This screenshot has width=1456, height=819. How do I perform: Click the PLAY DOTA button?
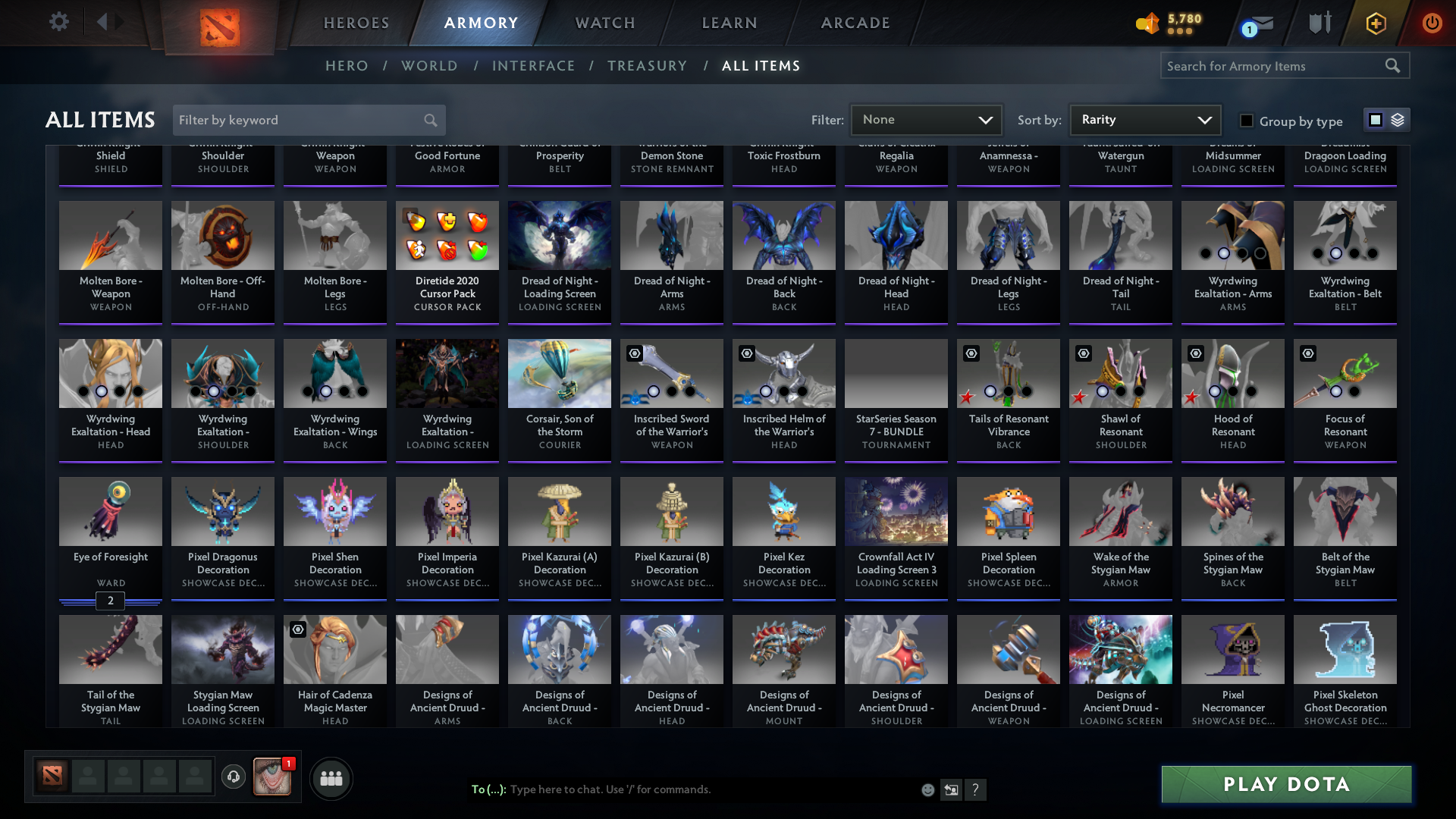[x=1285, y=784]
